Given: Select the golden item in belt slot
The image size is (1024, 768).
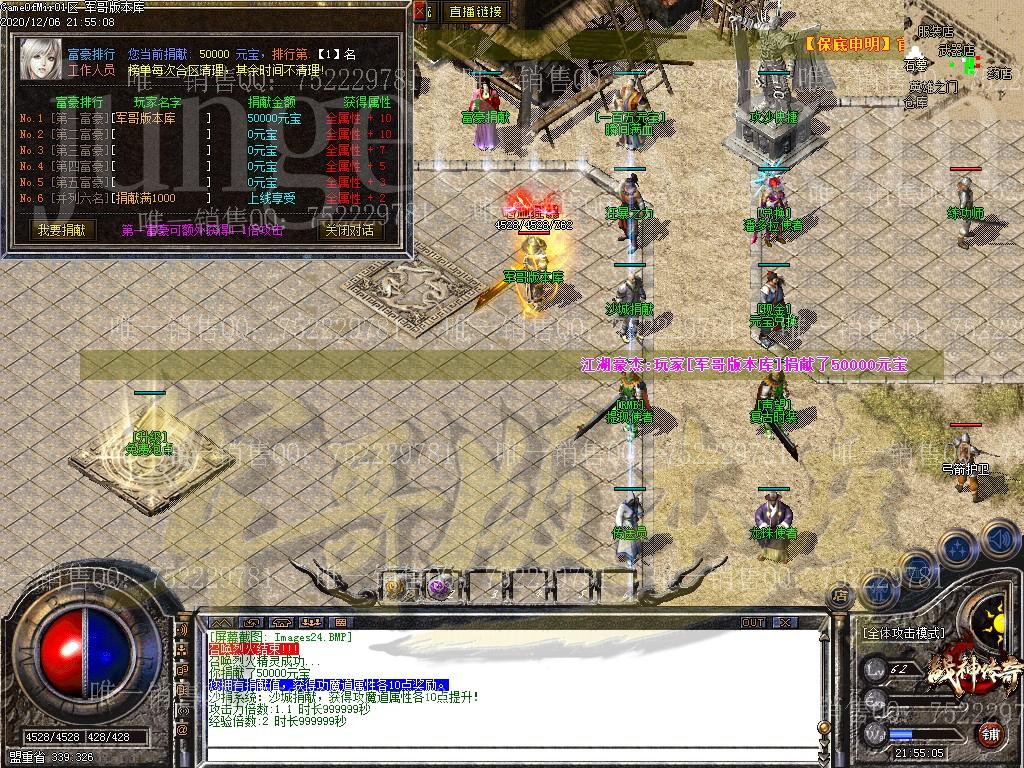Looking at the screenshot, I should [395, 587].
